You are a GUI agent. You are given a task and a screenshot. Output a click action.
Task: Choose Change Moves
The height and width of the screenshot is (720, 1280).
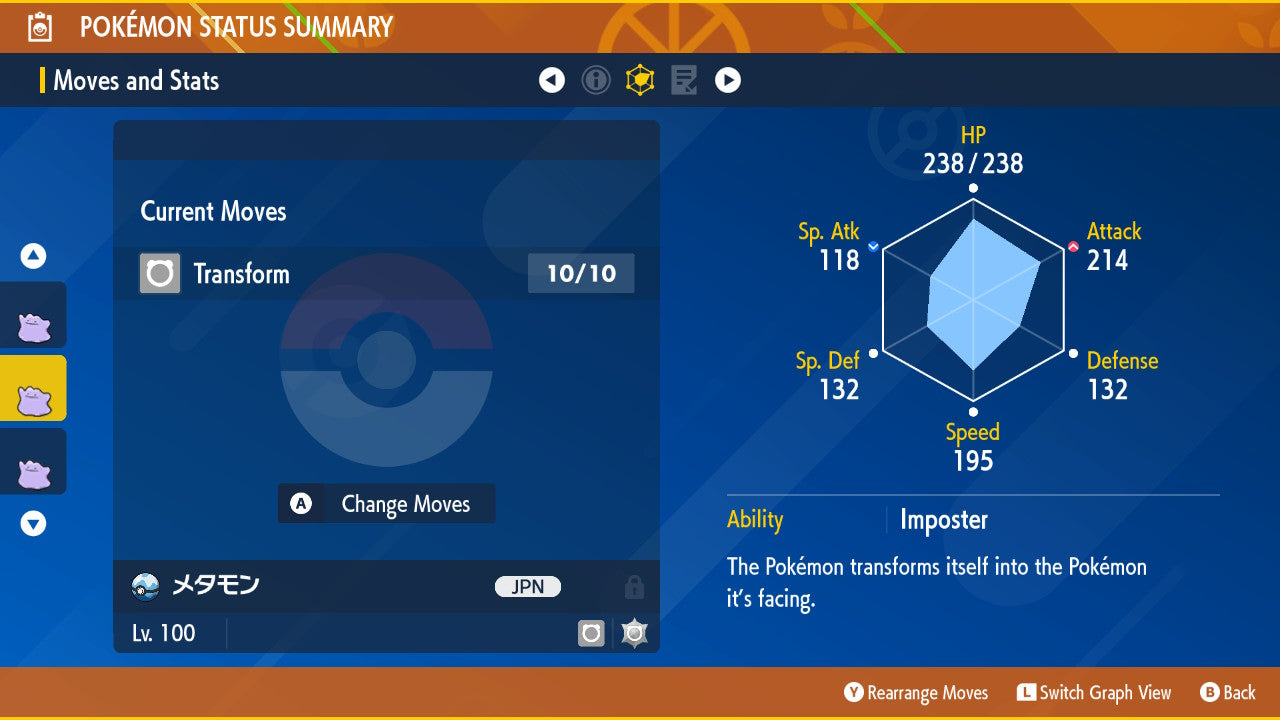[x=387, y=504]
